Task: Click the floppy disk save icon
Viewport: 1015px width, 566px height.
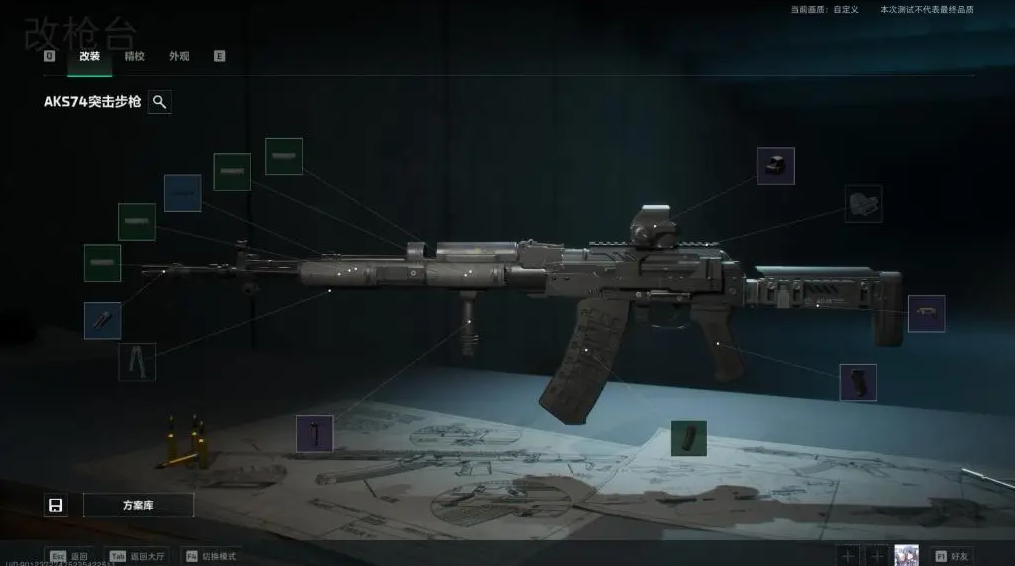Action: pyautogui.click(x=56, y=505)
